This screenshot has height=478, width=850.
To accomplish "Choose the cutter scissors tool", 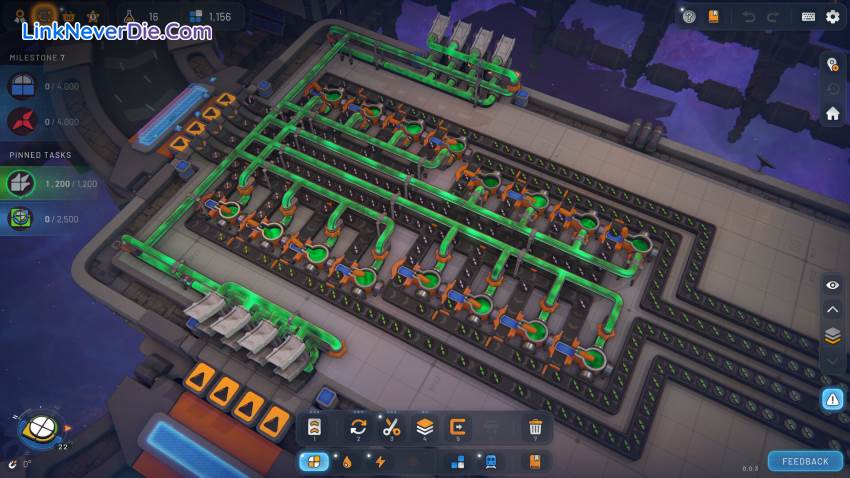I will (391, 427).
